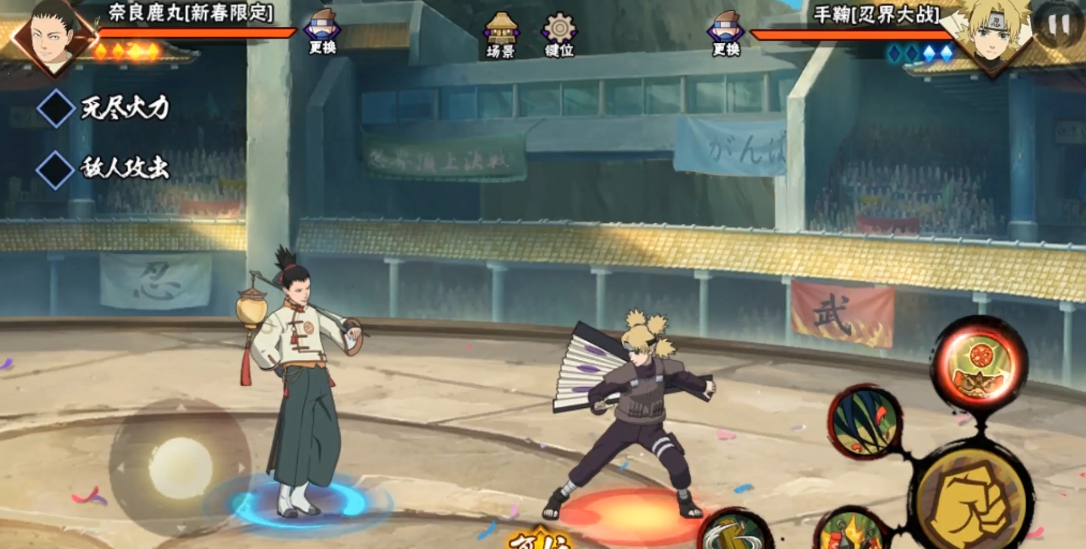Activate the bottom scroll skill beside the fist

pos(850,530)
